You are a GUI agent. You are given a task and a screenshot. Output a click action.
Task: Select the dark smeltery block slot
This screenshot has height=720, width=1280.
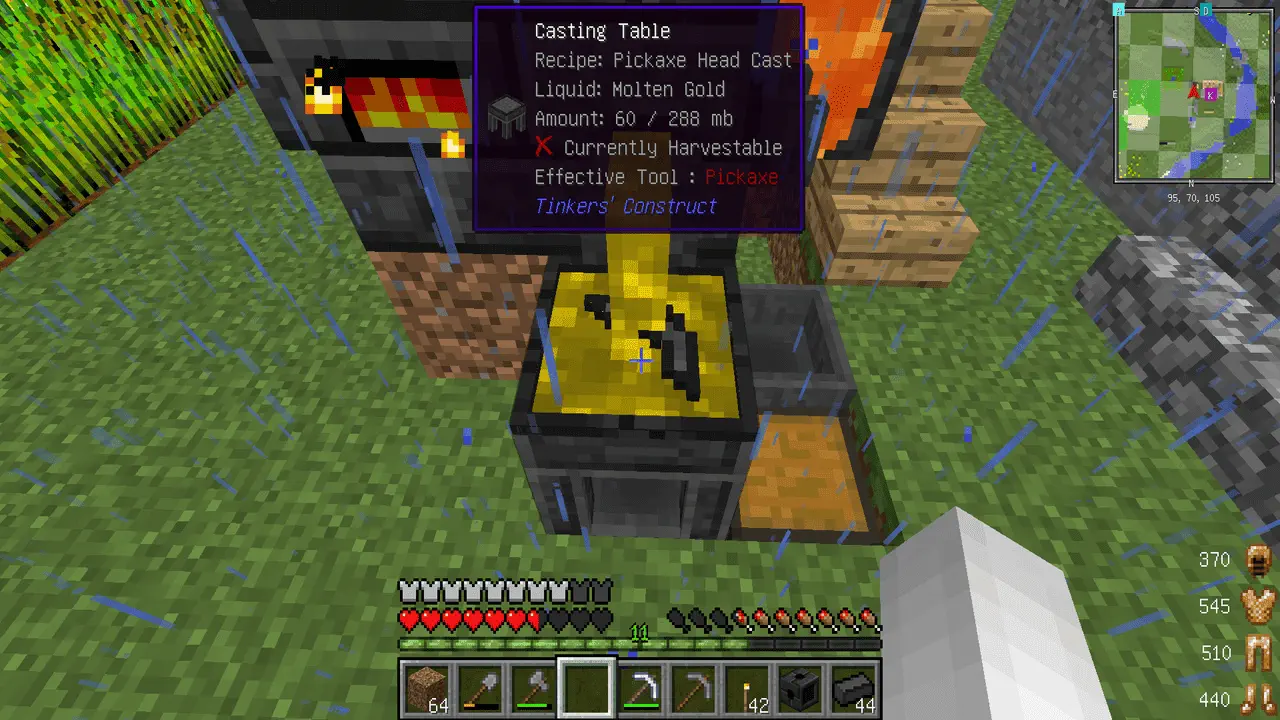pyautogui.click(x=800, y=689)
